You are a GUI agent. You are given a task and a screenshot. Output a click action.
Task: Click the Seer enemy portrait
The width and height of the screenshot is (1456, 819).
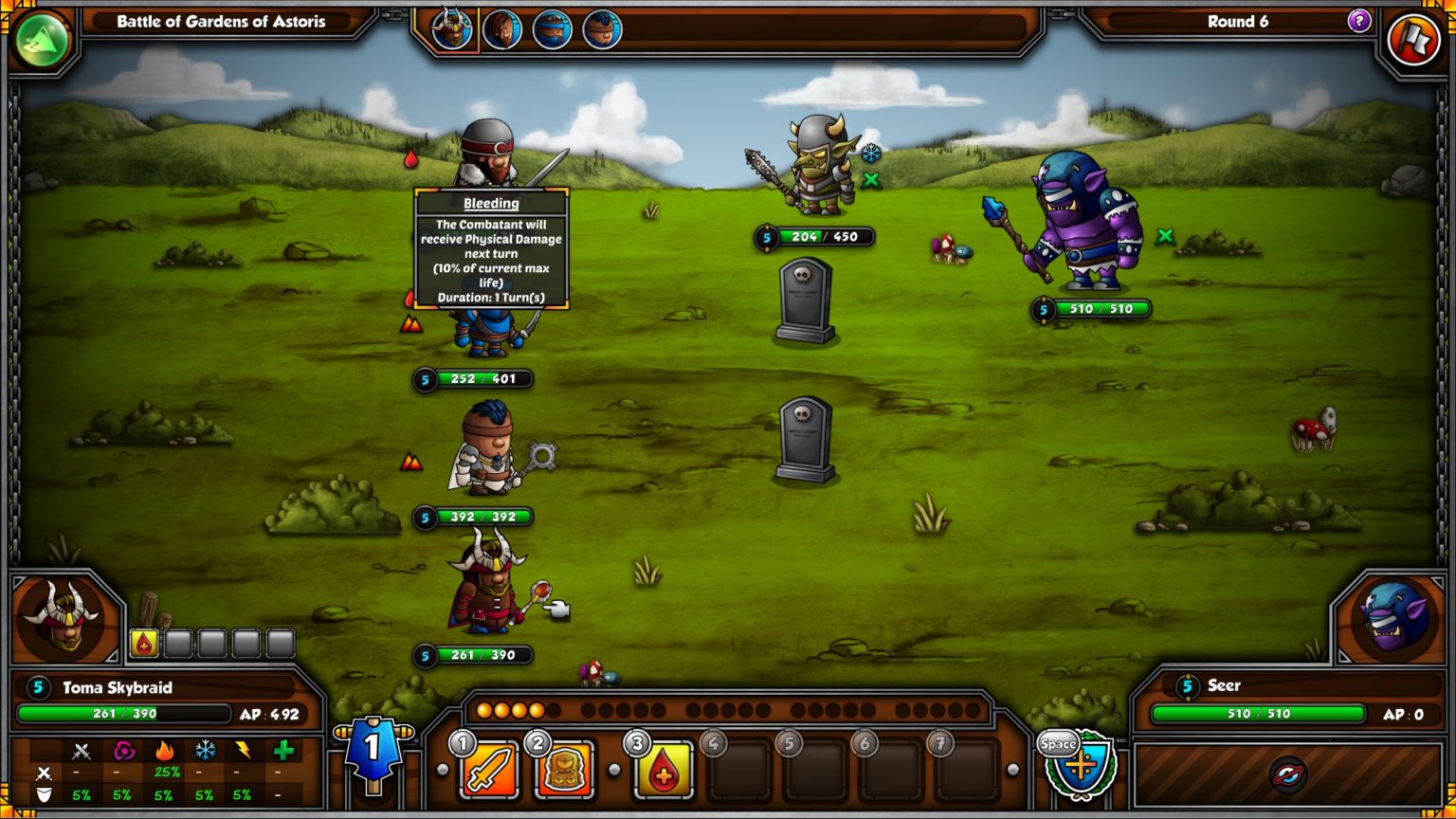click(1394, 617)
